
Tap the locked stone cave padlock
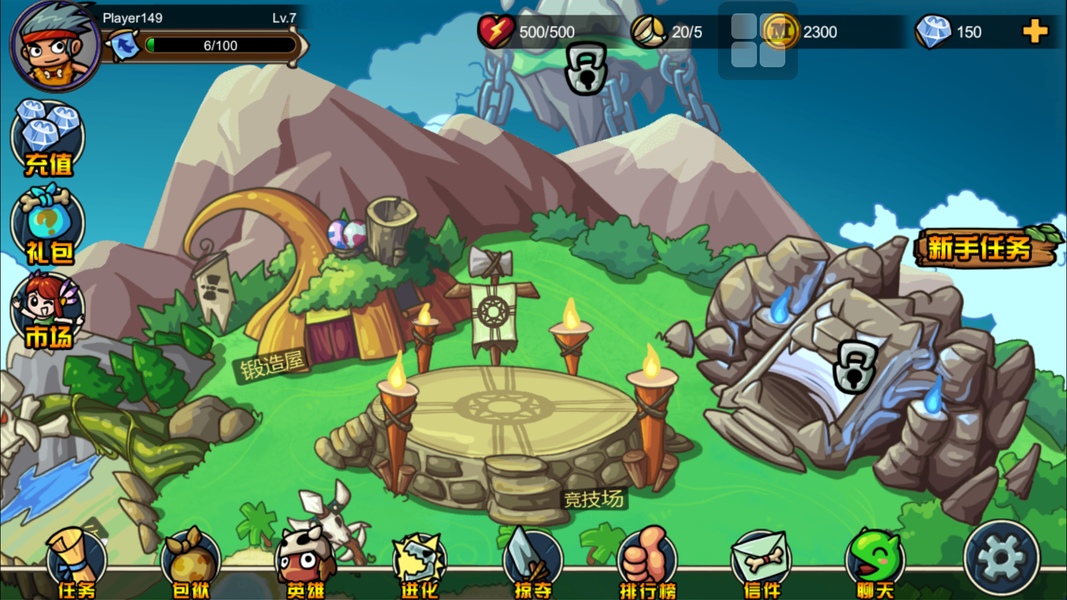[x=853, y=367]
